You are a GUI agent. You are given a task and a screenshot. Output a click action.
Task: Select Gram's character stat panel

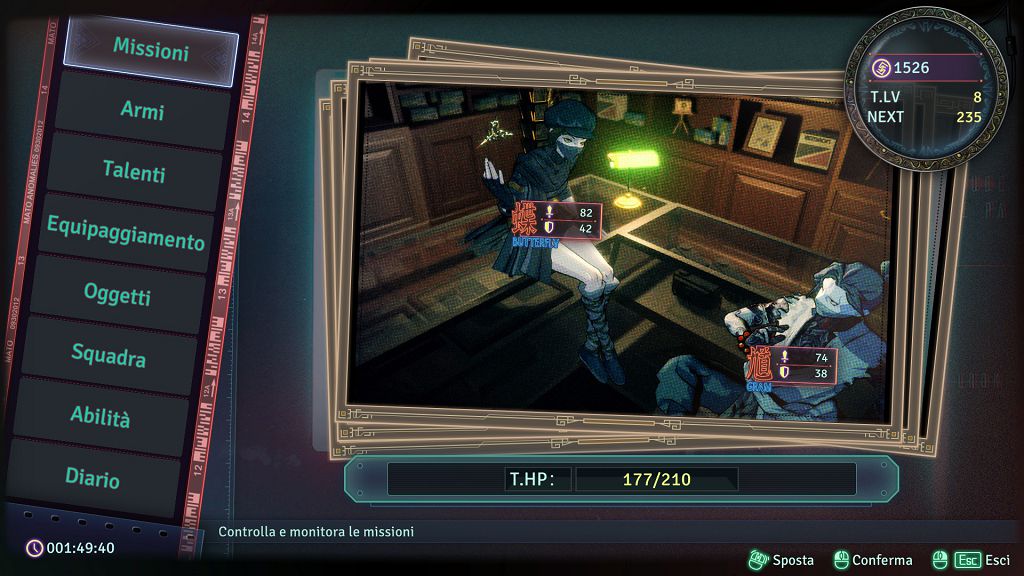coord(791,366)
